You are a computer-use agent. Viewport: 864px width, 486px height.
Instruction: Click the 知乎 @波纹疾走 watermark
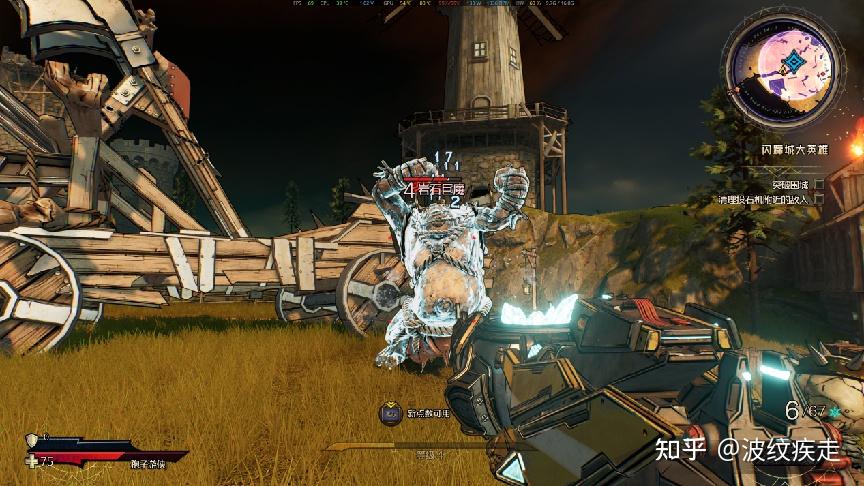coord(746,448)
